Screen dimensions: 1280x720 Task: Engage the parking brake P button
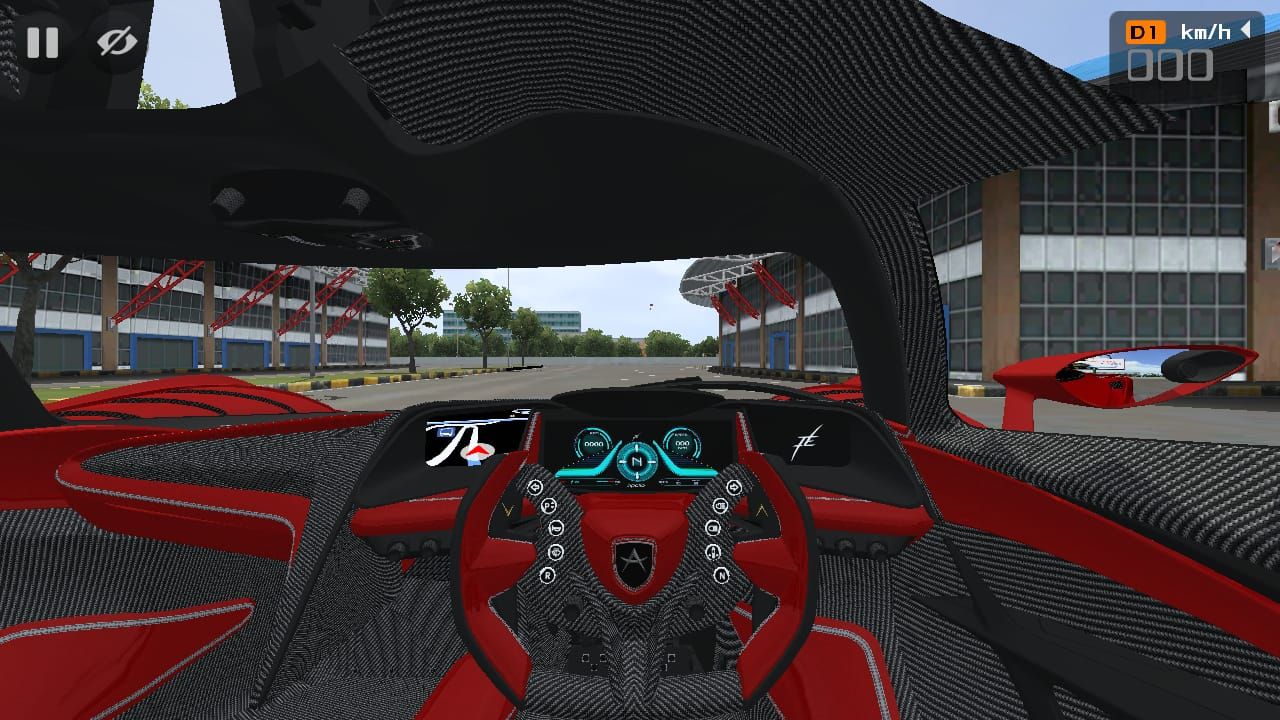click(x=548, y=505)
